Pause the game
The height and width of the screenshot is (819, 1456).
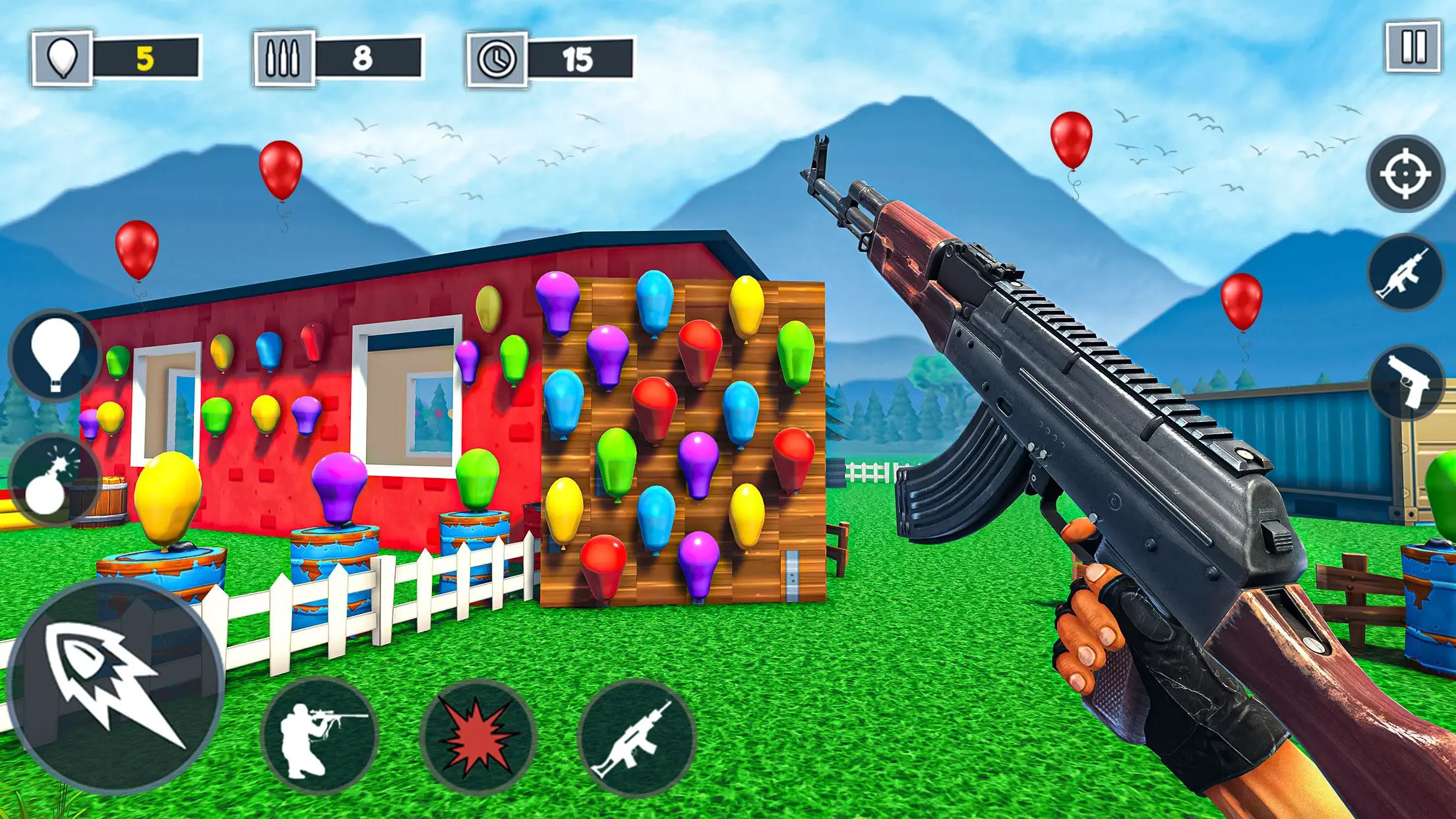pyautogui.click(x=1413, y=47)
